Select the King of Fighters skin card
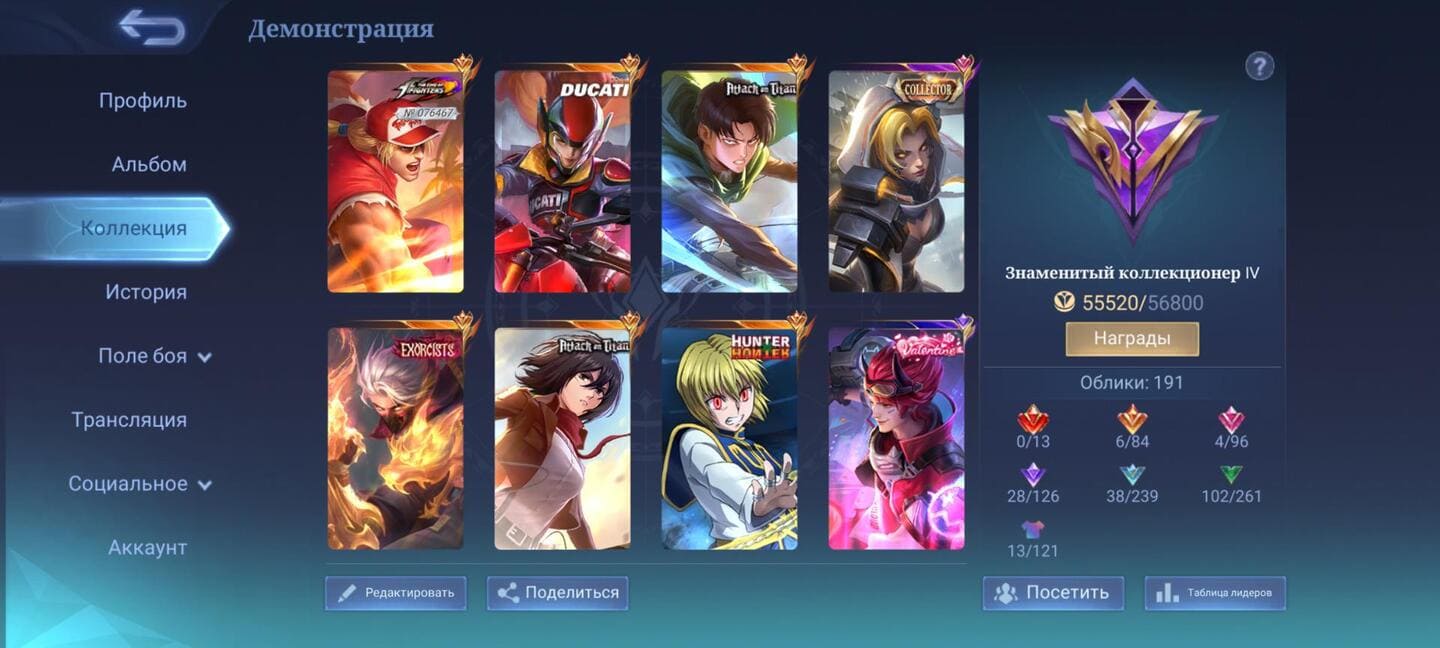 pos(396,181)
